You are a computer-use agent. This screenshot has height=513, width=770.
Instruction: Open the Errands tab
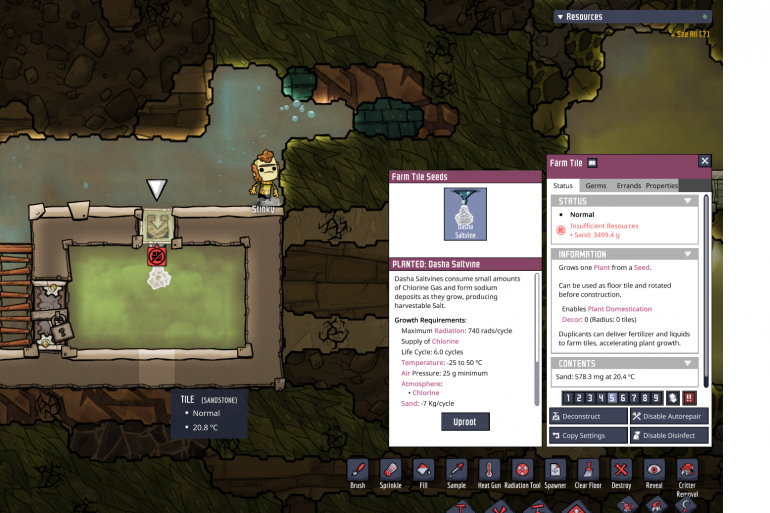[628, 186]
